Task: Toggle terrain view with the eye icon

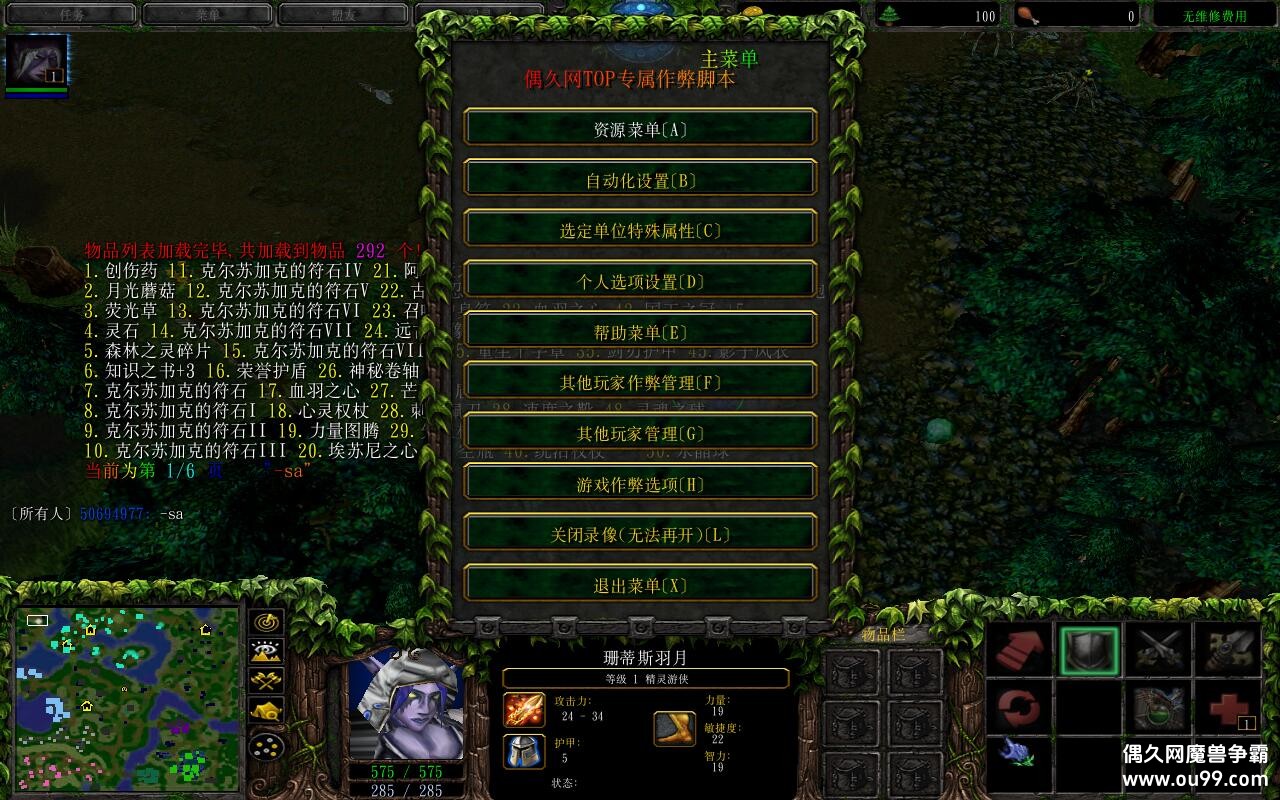Action: 266,651
